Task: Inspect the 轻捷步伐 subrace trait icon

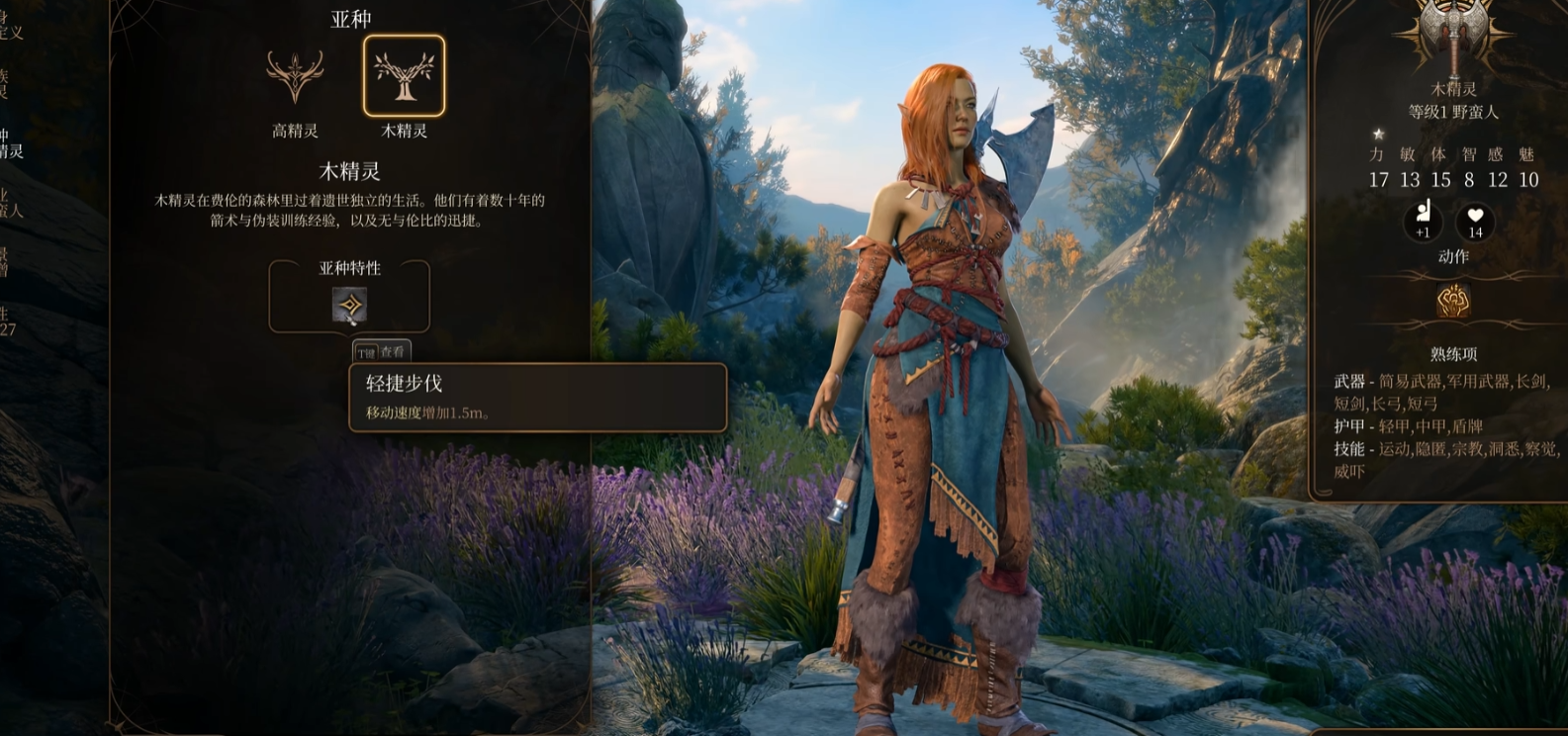Action: point(349,306)
